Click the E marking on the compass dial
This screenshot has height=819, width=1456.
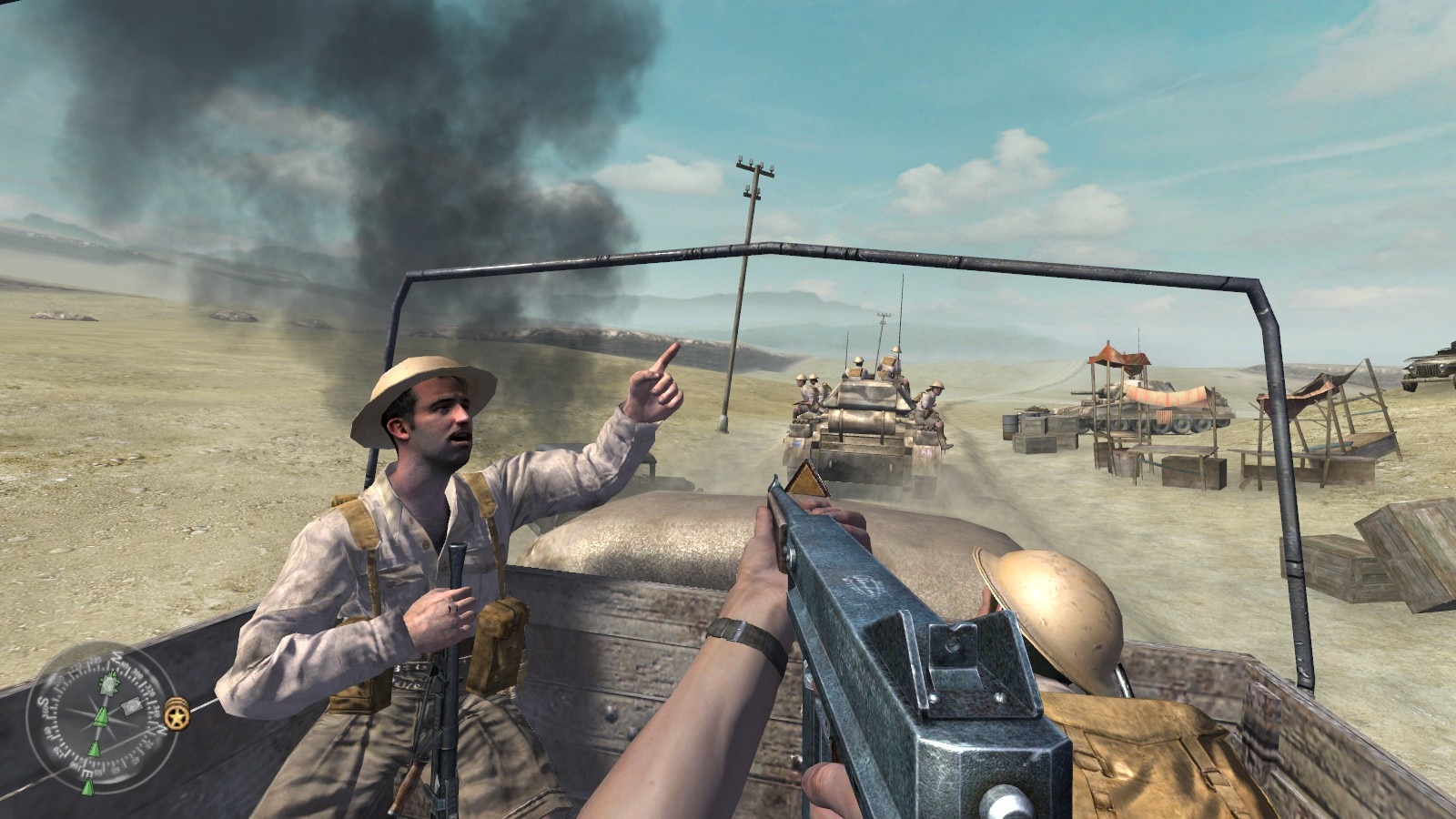pos(86,772)
